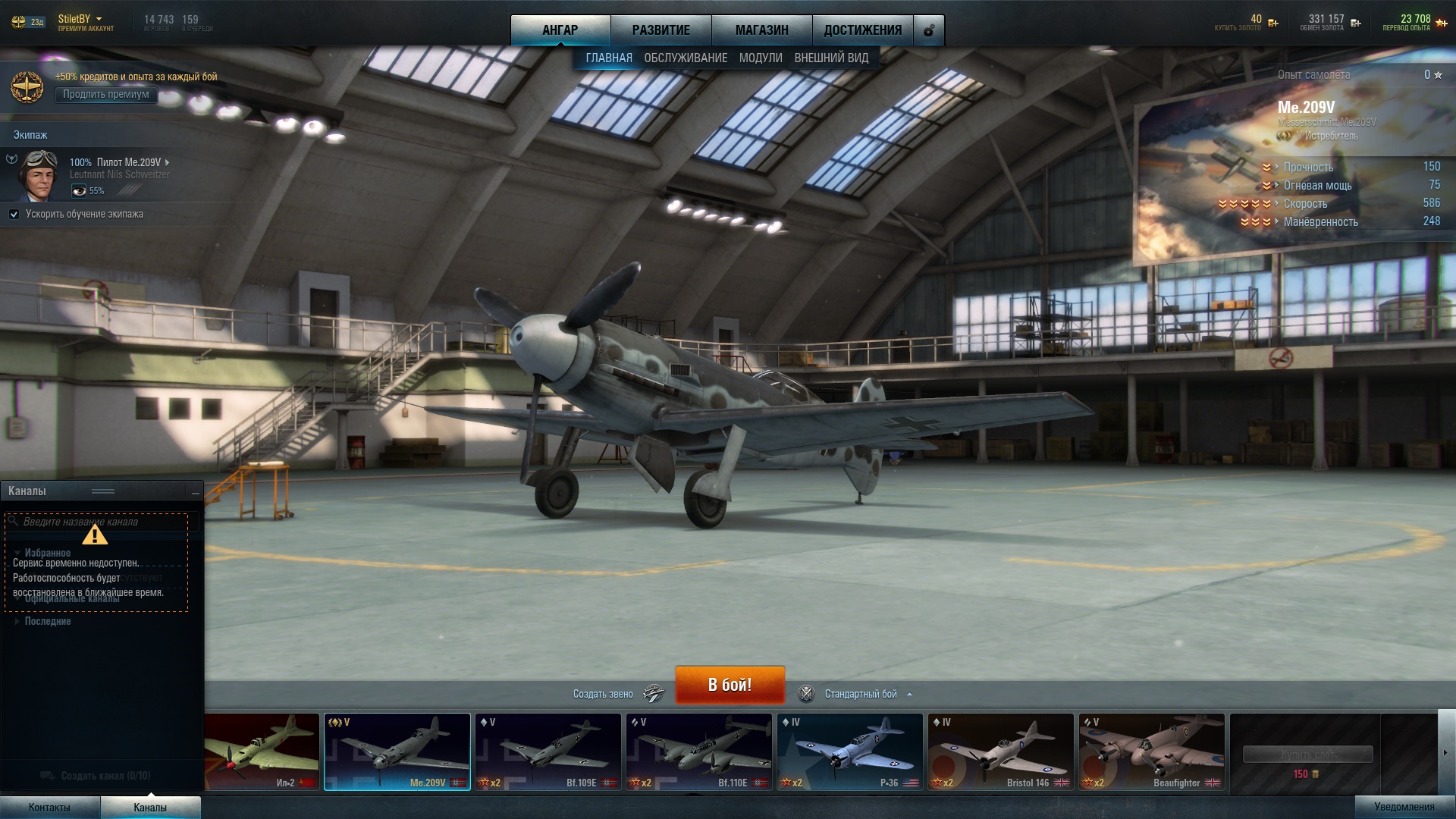Toggle the Ускорить обучение экипажа checkbox
Viewport: 1456px width, 819px height.
click(x=14, y=215)
